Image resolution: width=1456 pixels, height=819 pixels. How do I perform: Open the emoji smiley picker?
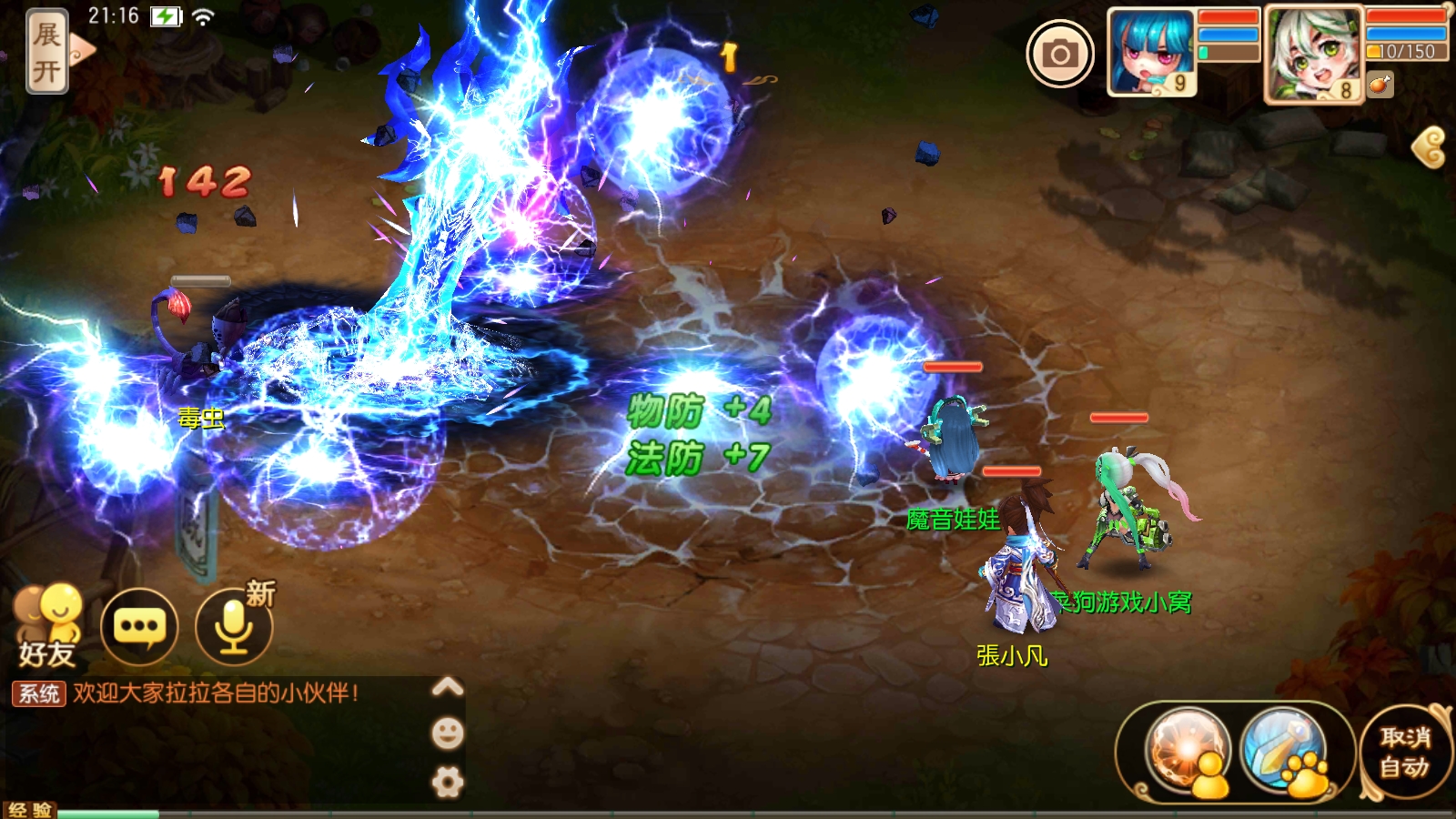(x=447, y=733)
